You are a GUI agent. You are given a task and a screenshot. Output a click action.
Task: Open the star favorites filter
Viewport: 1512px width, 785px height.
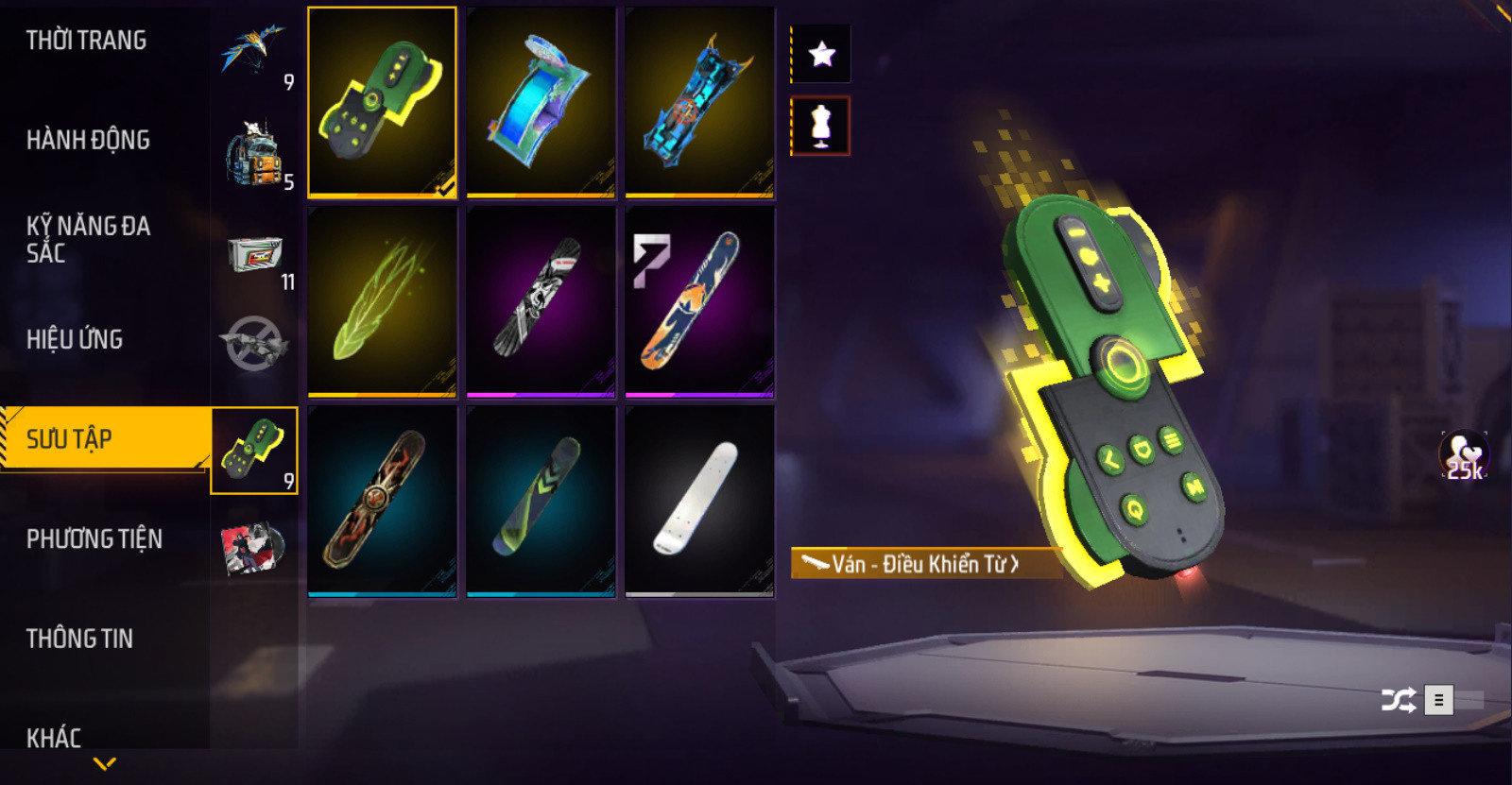click(x=821, y=54)
